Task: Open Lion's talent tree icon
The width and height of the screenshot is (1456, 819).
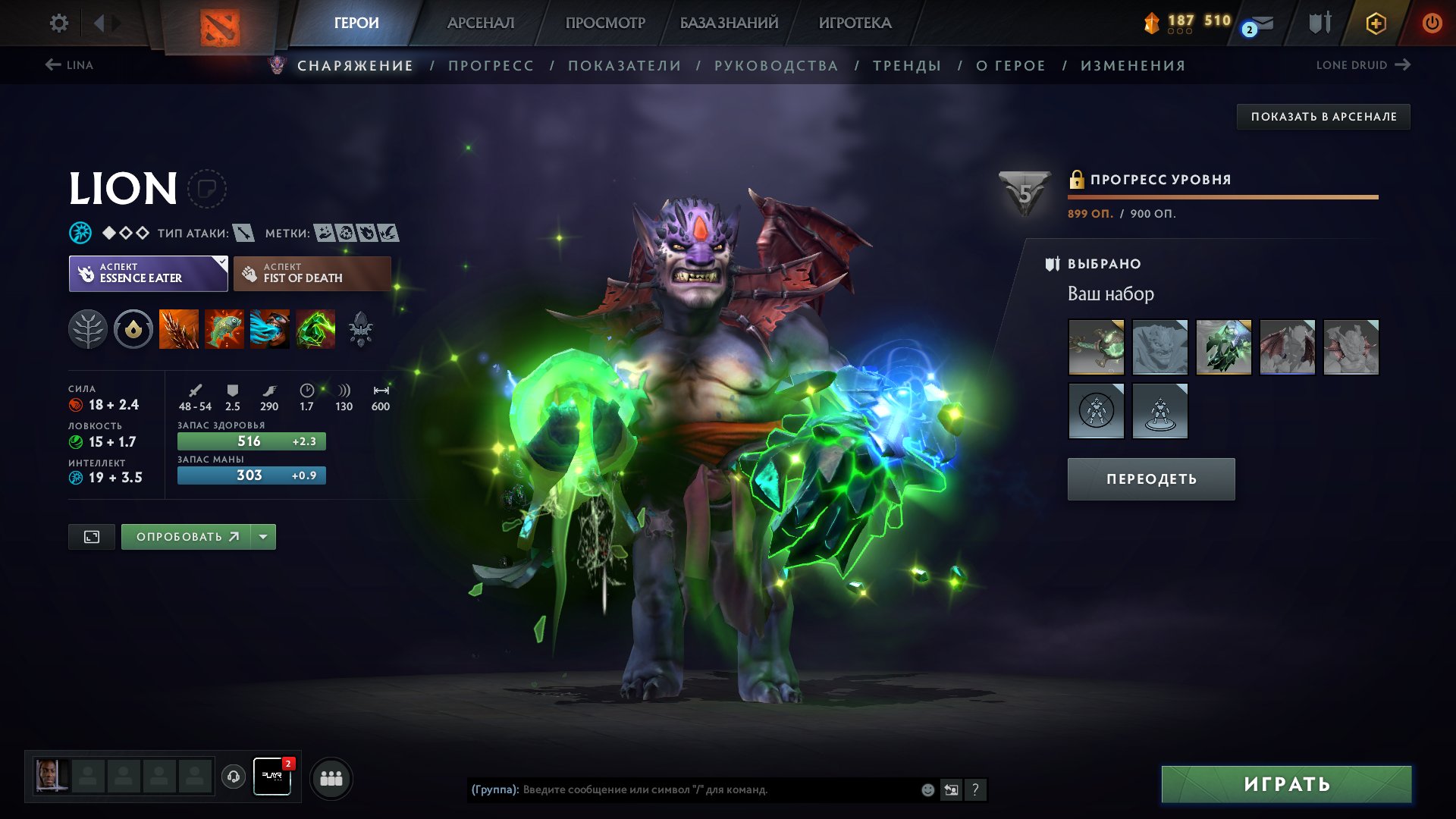Action: coord(89,329)
